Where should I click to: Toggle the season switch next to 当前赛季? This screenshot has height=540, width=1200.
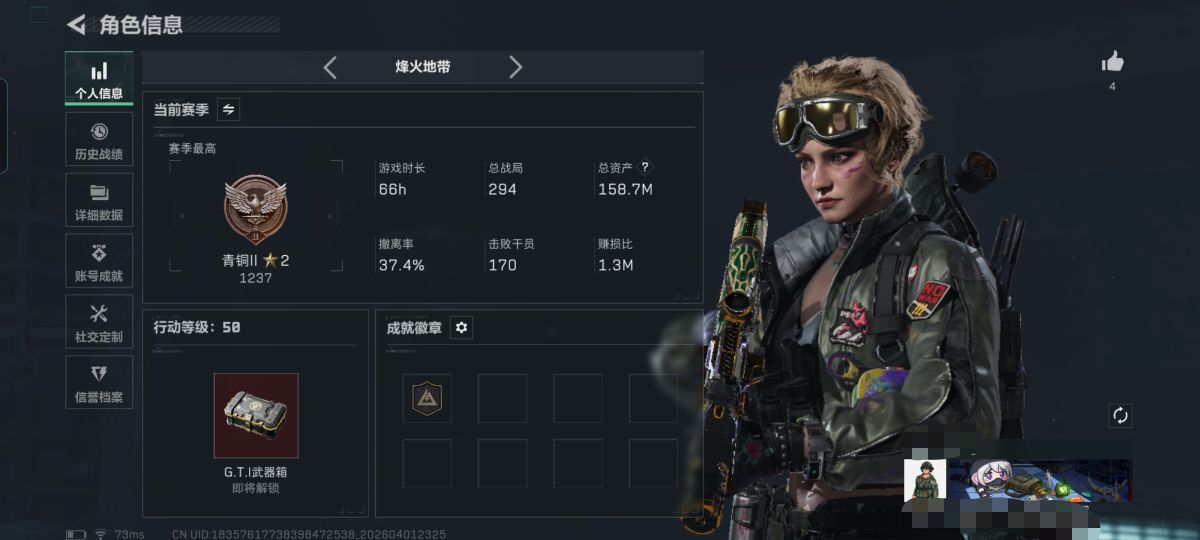coord(228,109)
